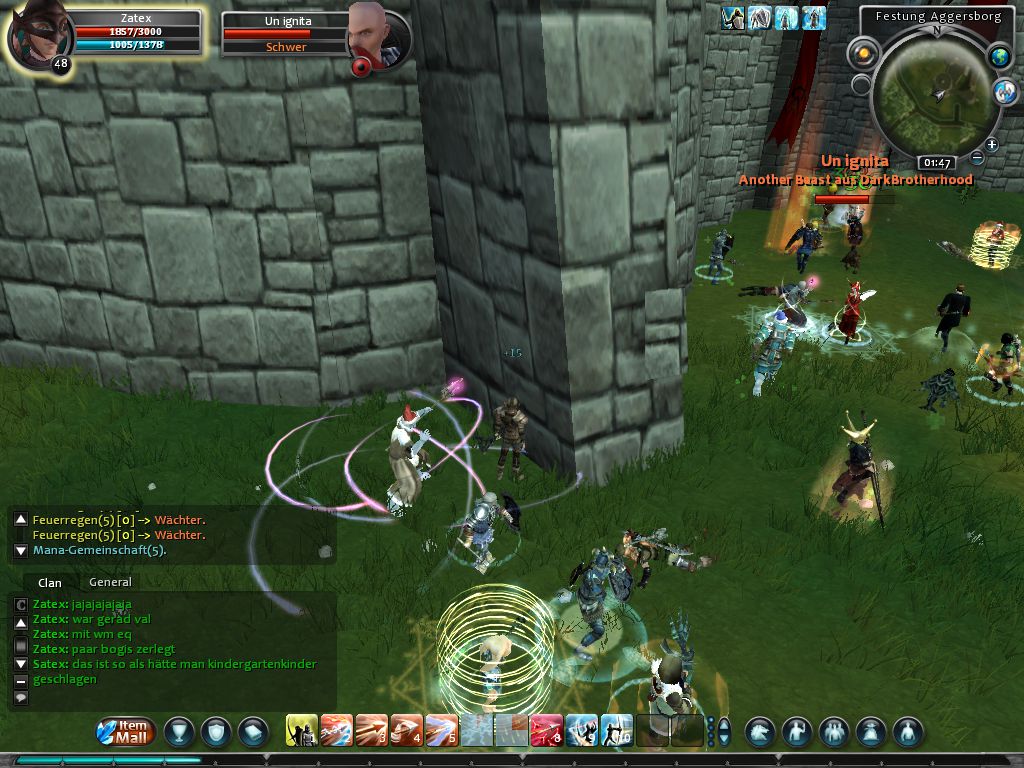This screenshot has width=1024, height=768.
Task: Use the red skill in hotbar slot 8
Action: (x=546, y=731)
